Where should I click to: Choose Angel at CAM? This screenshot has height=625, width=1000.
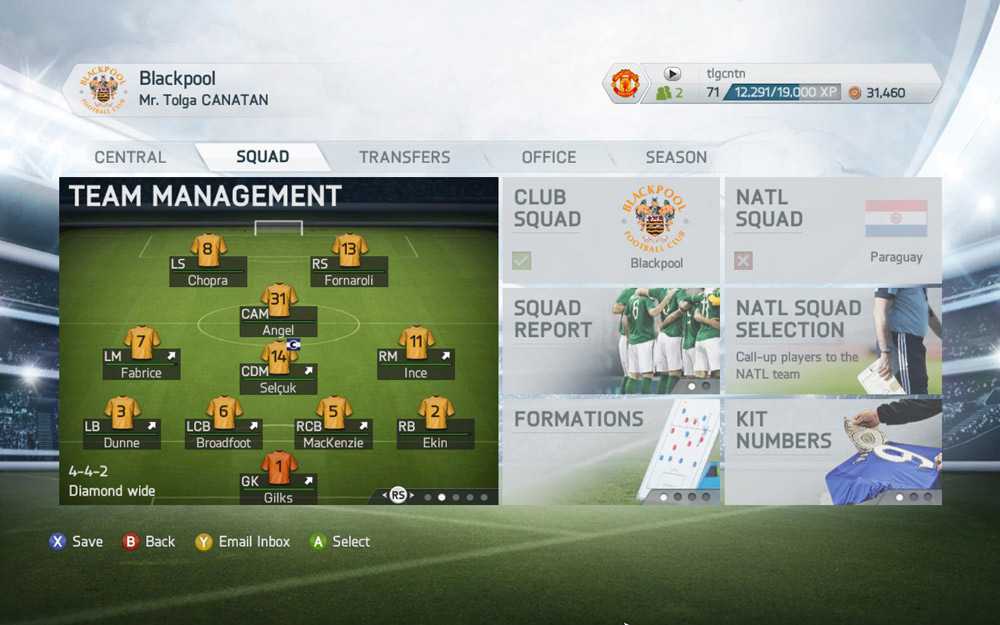point(279,300)
